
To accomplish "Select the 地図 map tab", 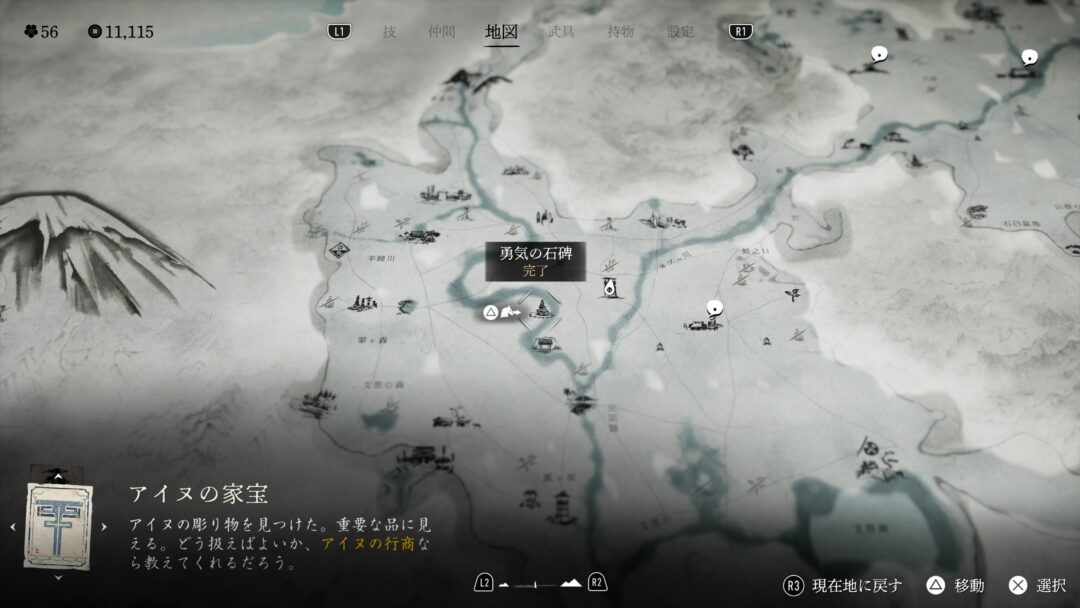I will click(x=501, y=31).
